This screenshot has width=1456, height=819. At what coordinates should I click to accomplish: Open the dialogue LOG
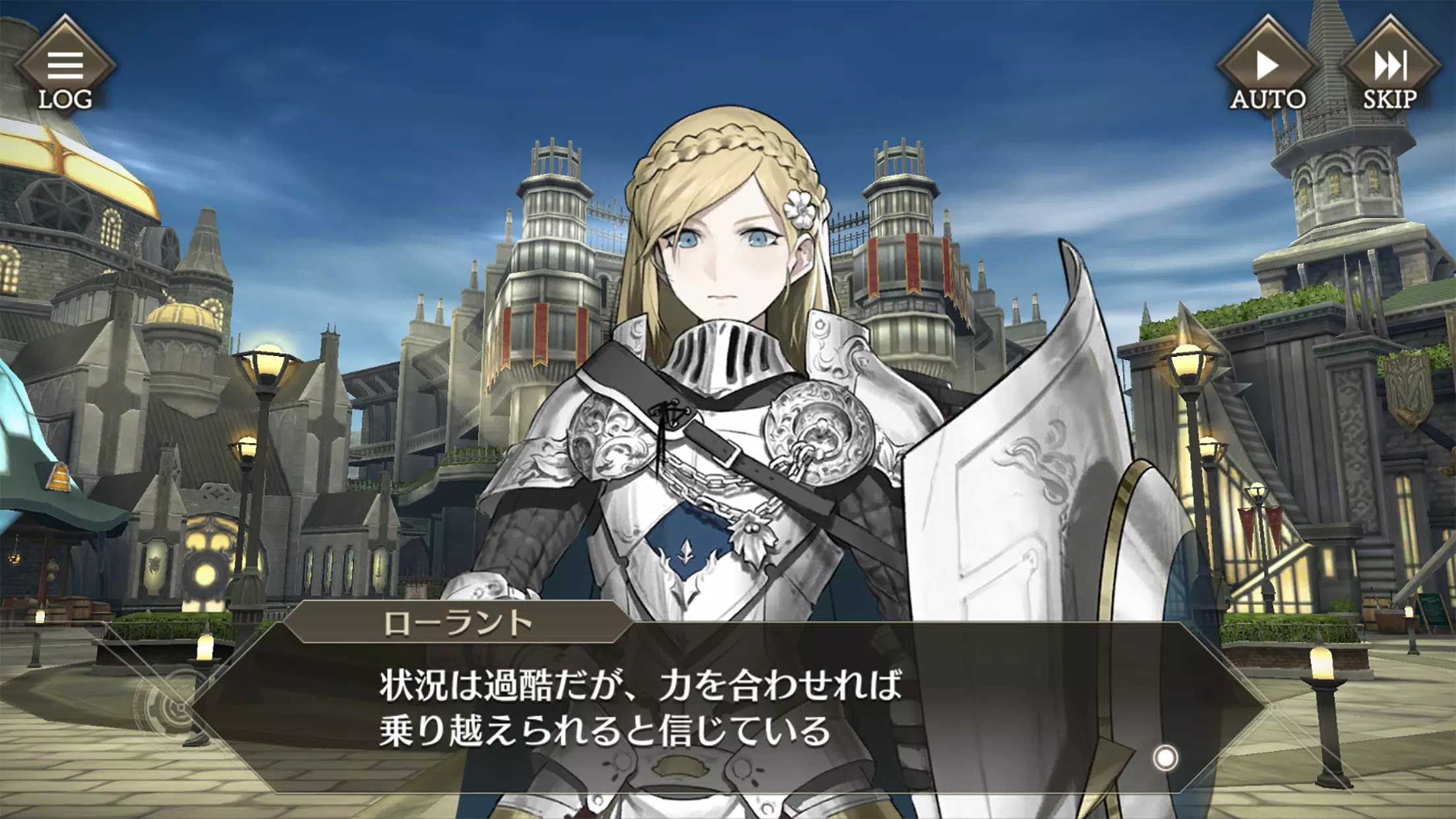pyautogui.click(x=65, y=69)
